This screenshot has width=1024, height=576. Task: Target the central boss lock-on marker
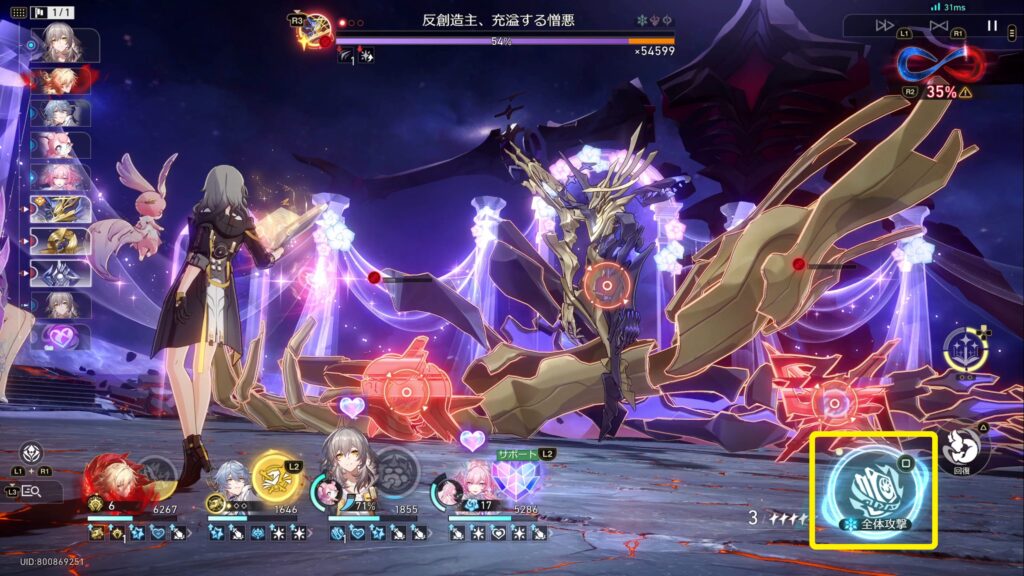[x=605, y=283]
